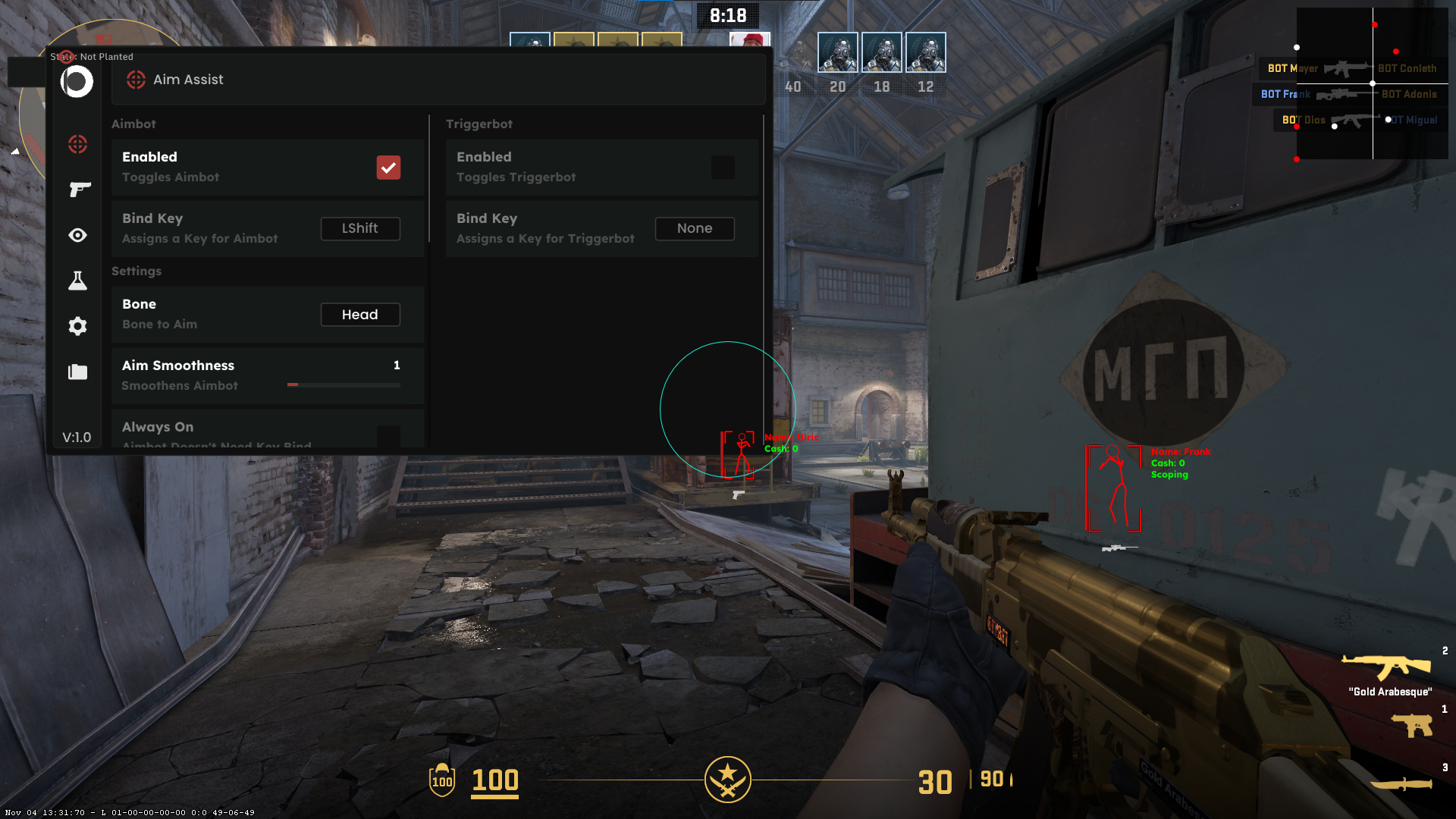This screenshot has width=1456, height=819.
Task: Open the Bone dropdown showing Head
Action: tap(360, 315)
